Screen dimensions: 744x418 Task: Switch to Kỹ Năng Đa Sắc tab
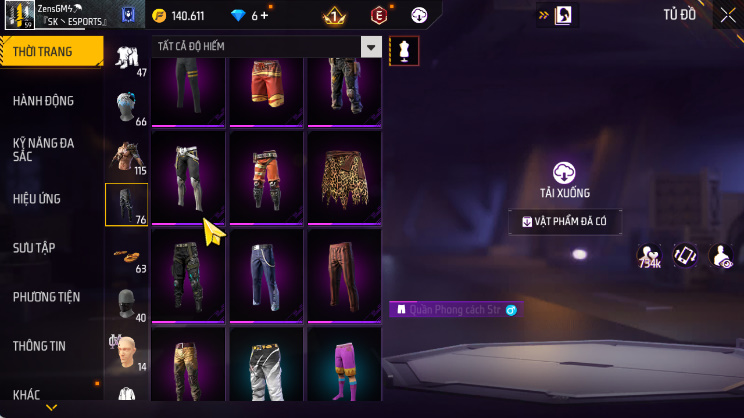[44, 150]
